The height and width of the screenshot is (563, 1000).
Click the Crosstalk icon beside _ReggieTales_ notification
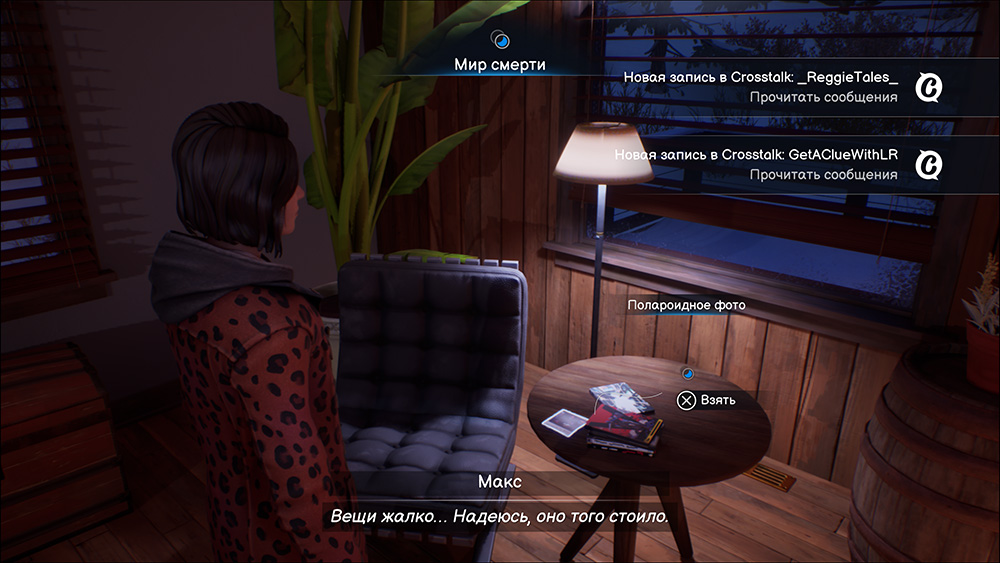tap(930, 88)
